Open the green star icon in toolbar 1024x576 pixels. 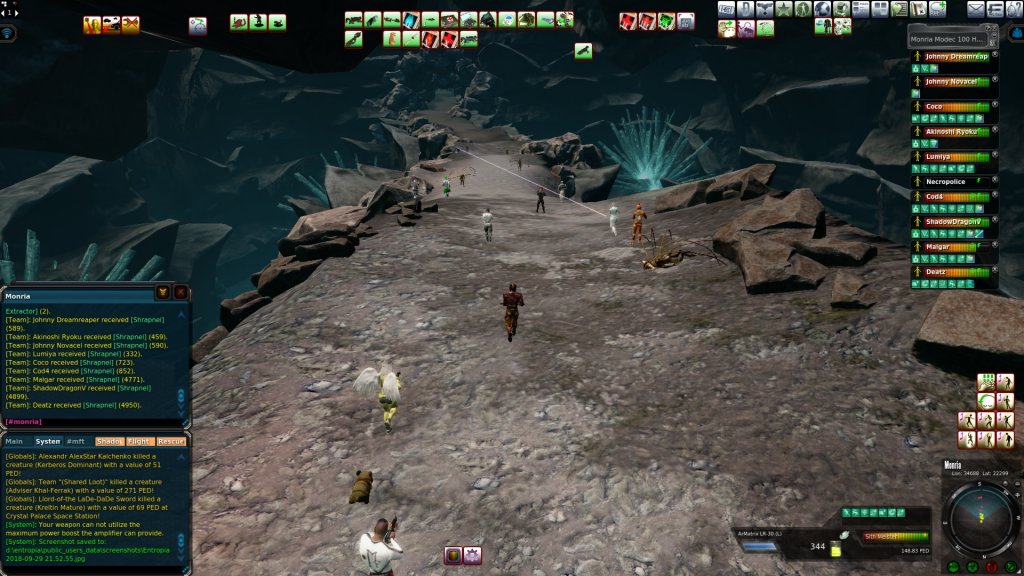[x=784, y=9]
